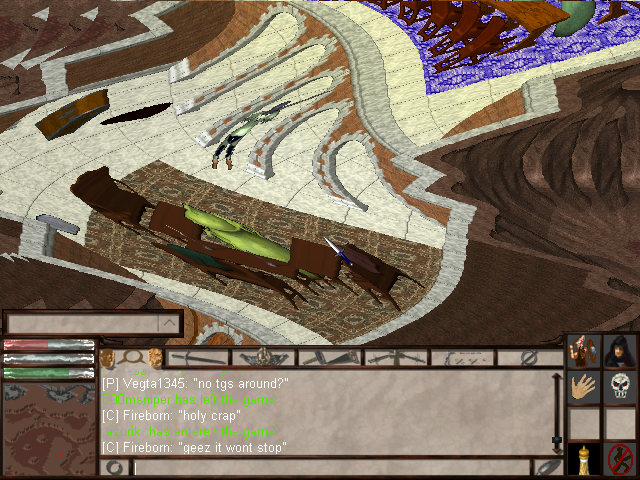Use the golden potion bottle slot

pos(585,459)
